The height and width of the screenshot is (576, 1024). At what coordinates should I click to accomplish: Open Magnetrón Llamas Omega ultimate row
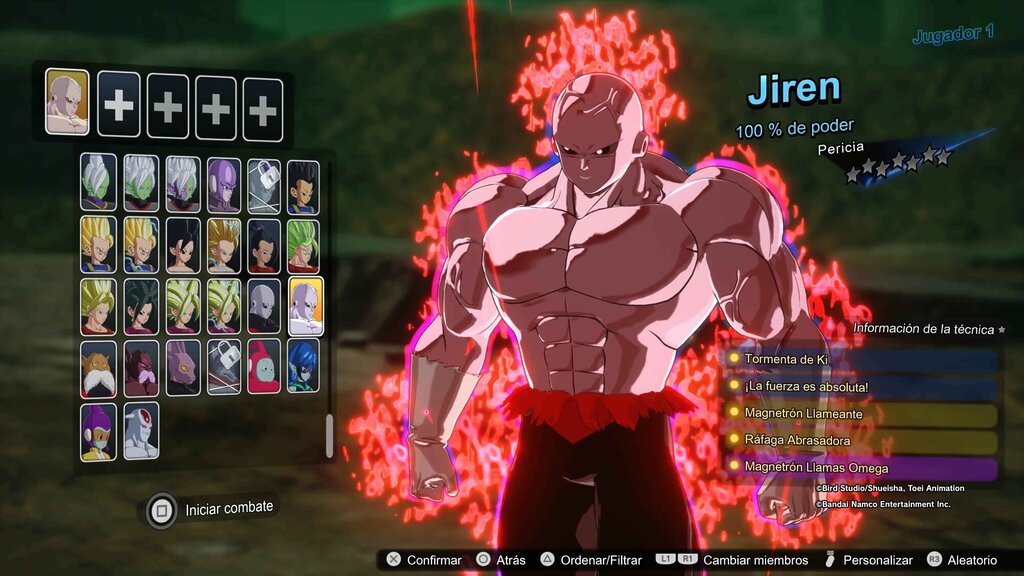pos(862,467)
